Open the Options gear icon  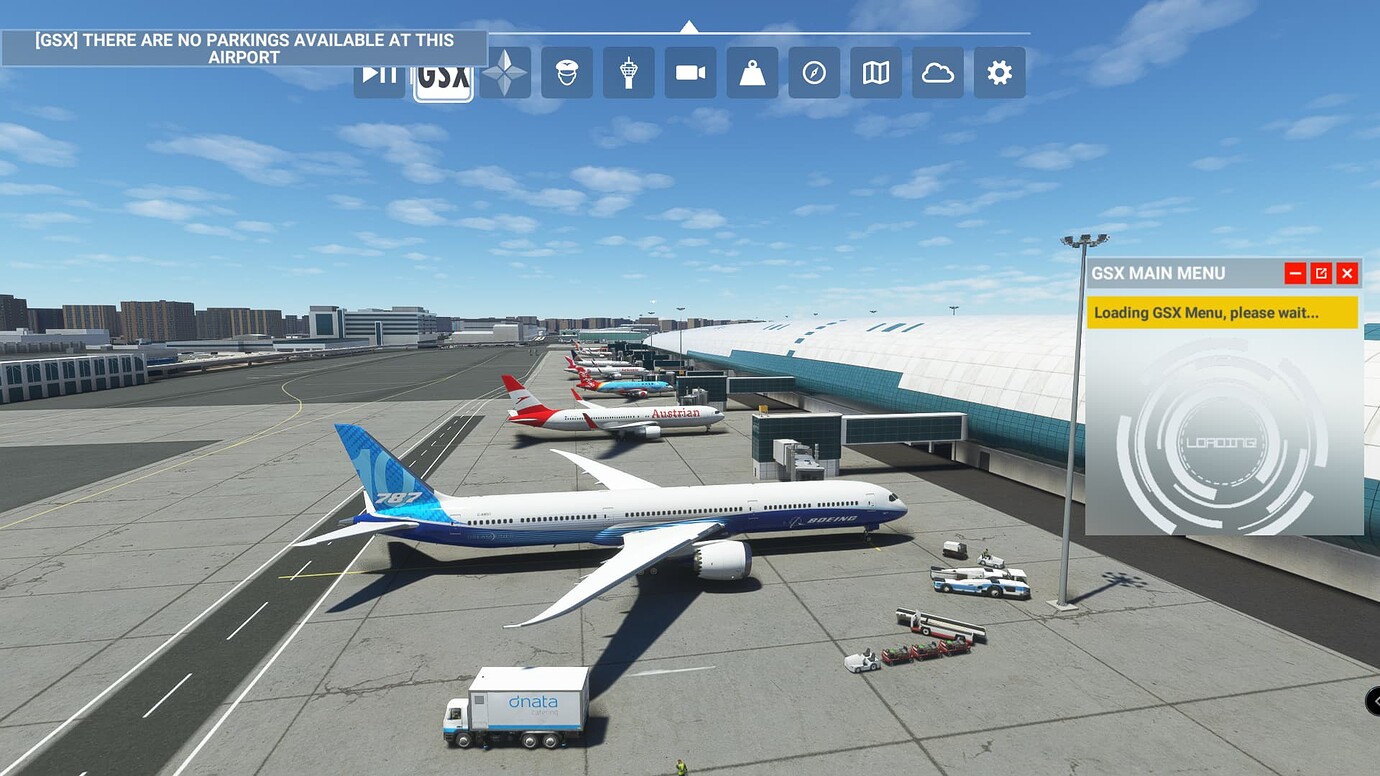point(999,72)
